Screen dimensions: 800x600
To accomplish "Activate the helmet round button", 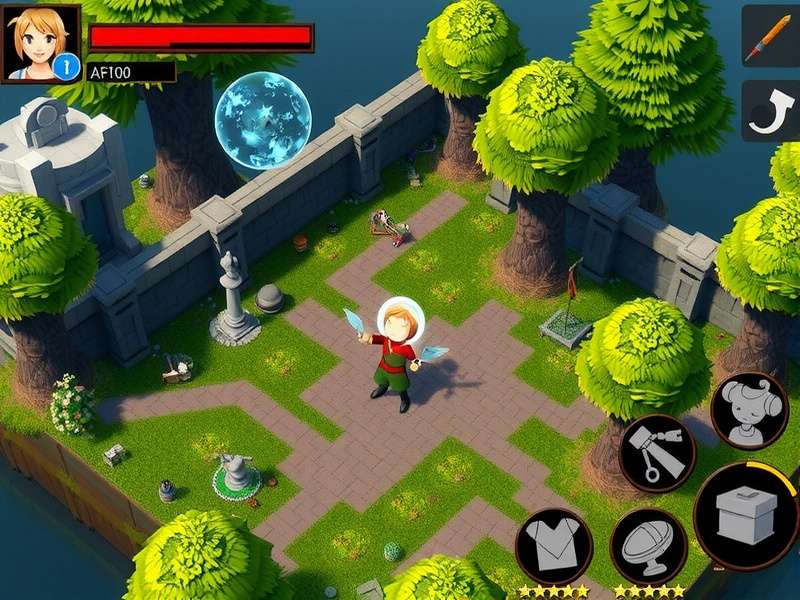I will 648,546.
